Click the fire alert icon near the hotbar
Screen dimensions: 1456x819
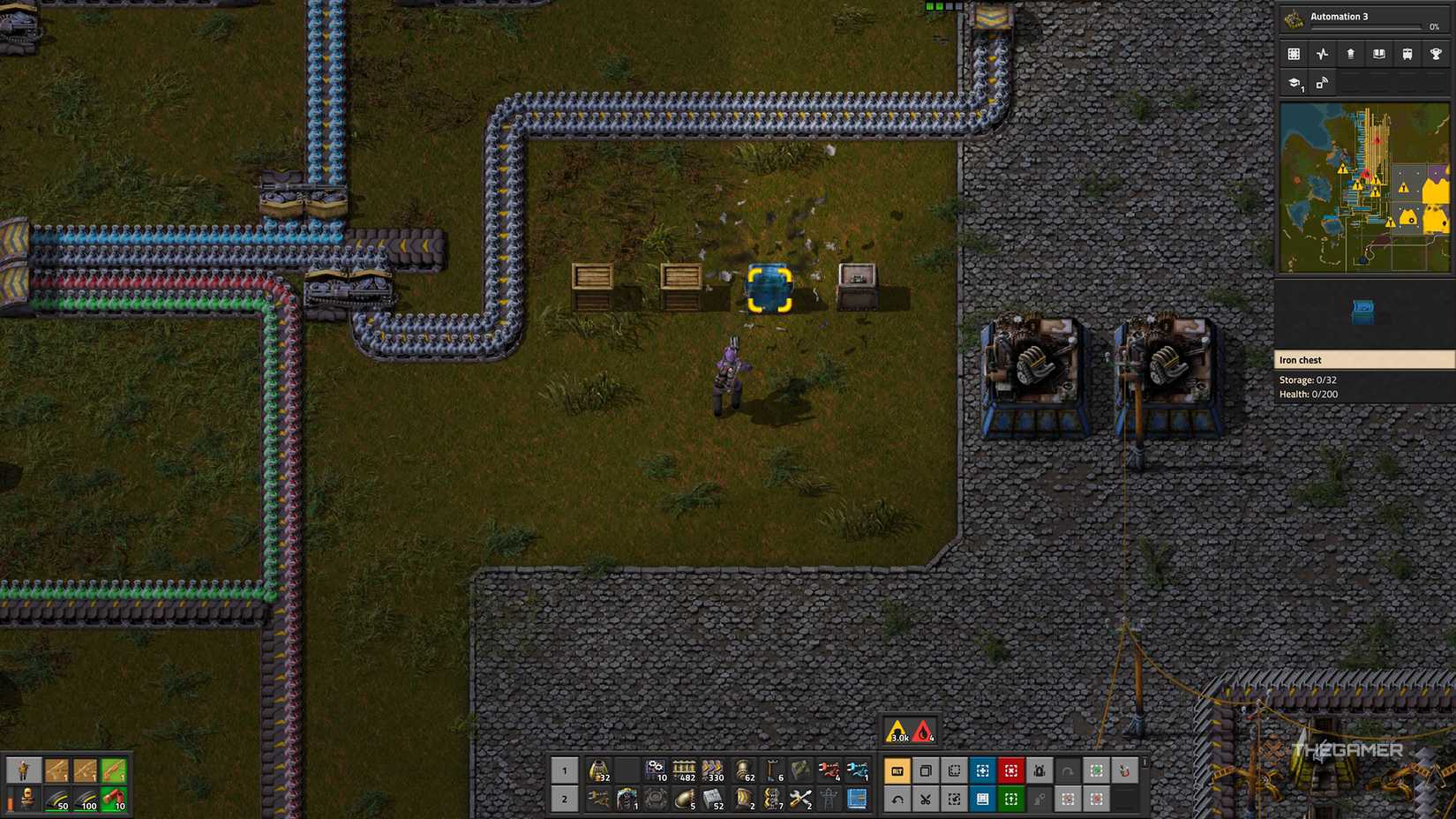922,730
